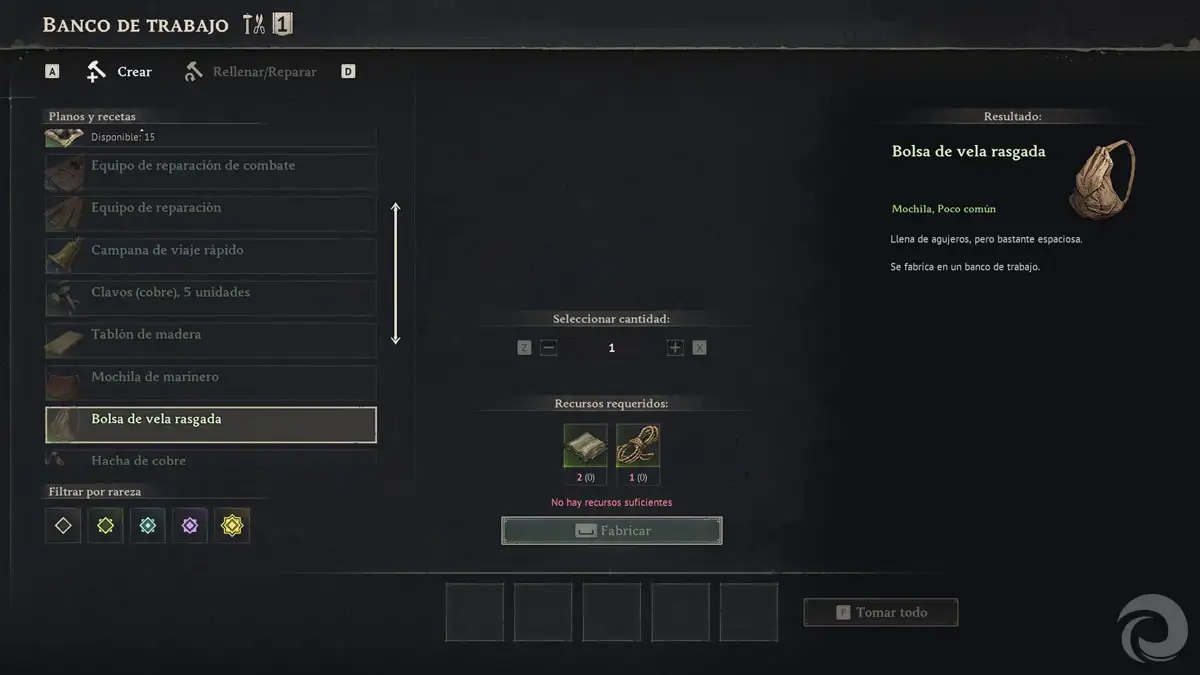Viewport: 1200px width, 675px height.
Task: Pick the Clavos (cobre) recipe
Action: 211,296
